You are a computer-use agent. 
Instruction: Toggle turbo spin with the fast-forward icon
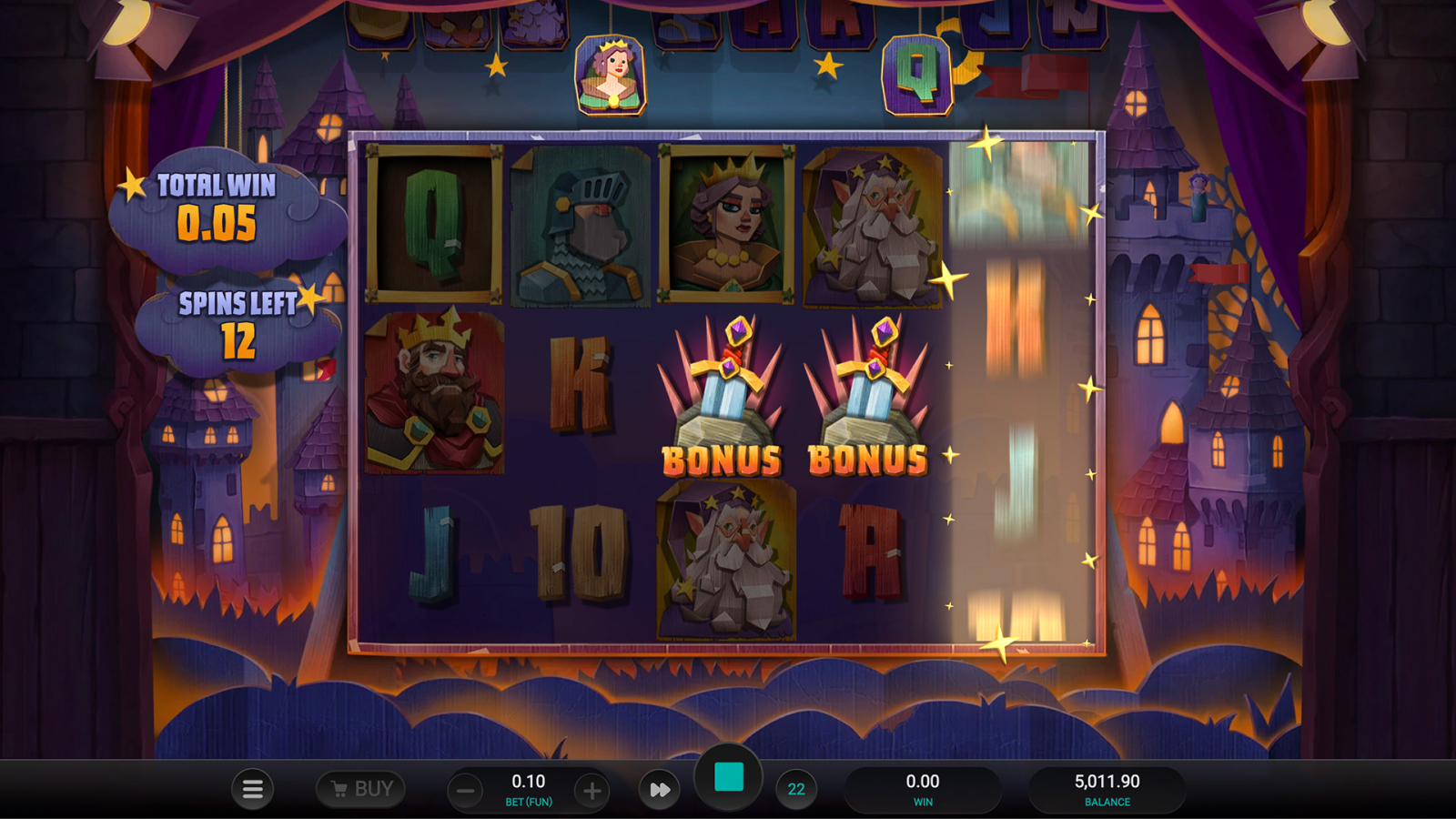[659, 789]
